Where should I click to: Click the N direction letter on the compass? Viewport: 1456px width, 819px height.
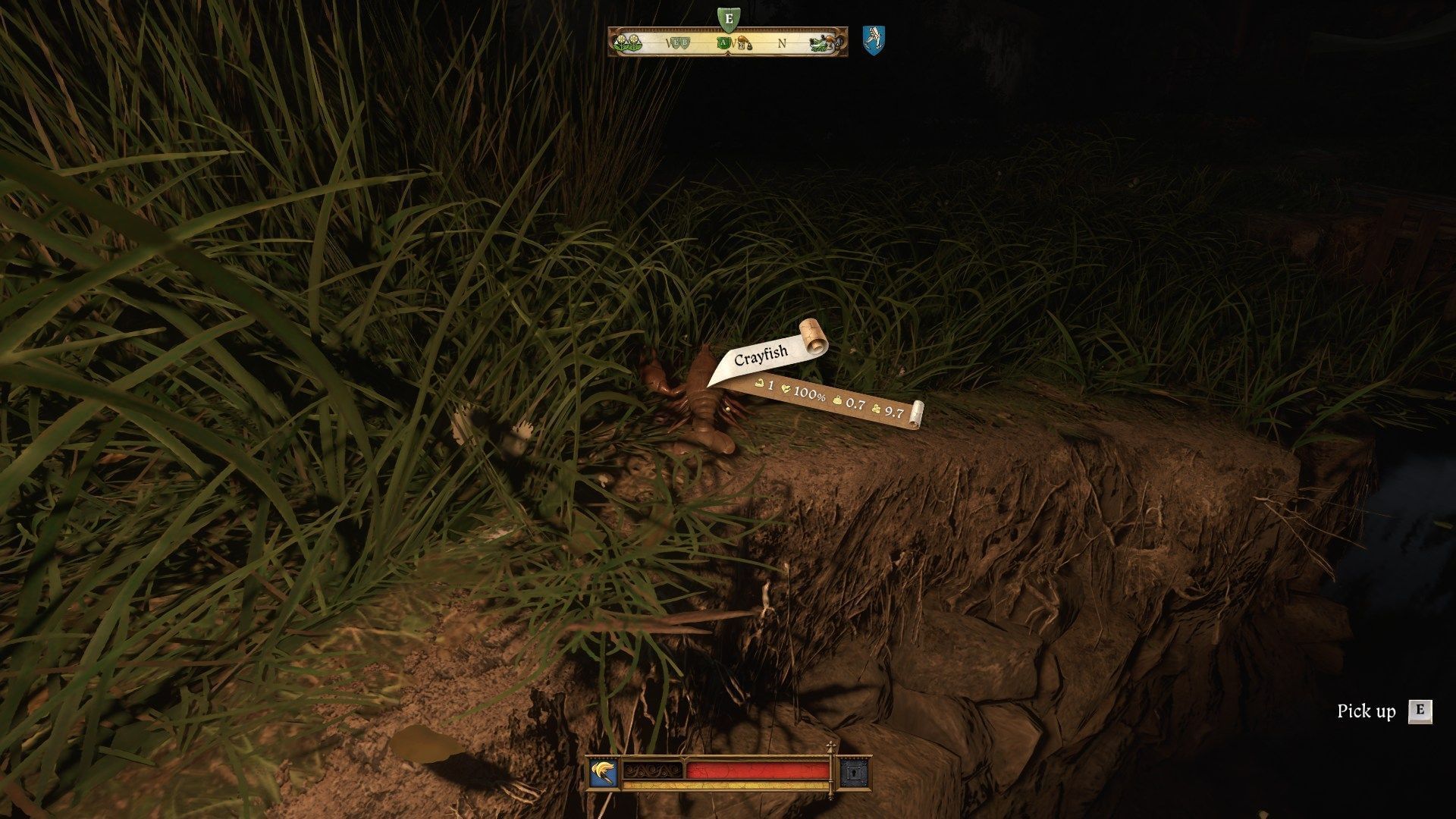783,43
